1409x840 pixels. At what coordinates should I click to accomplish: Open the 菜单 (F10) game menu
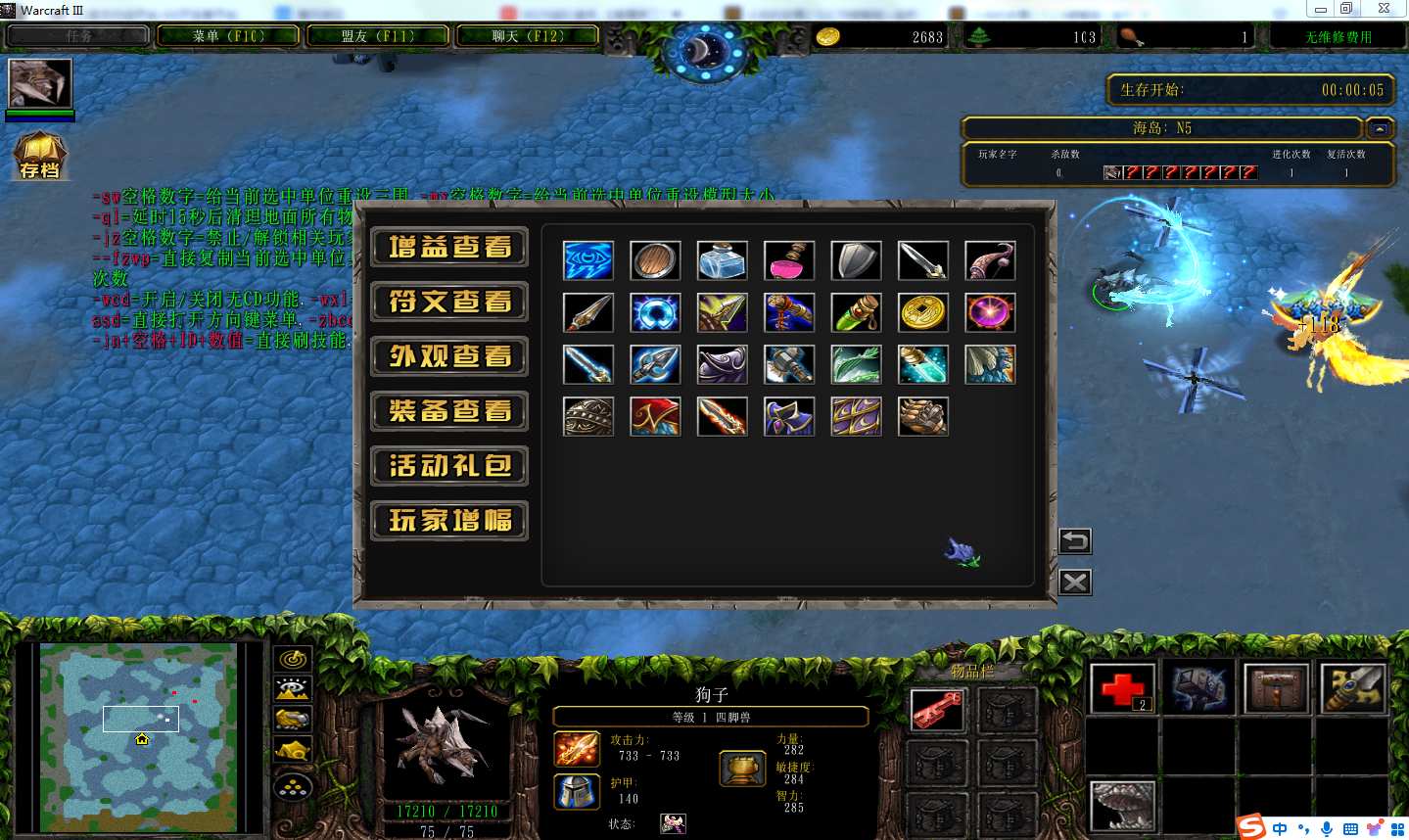229,36
